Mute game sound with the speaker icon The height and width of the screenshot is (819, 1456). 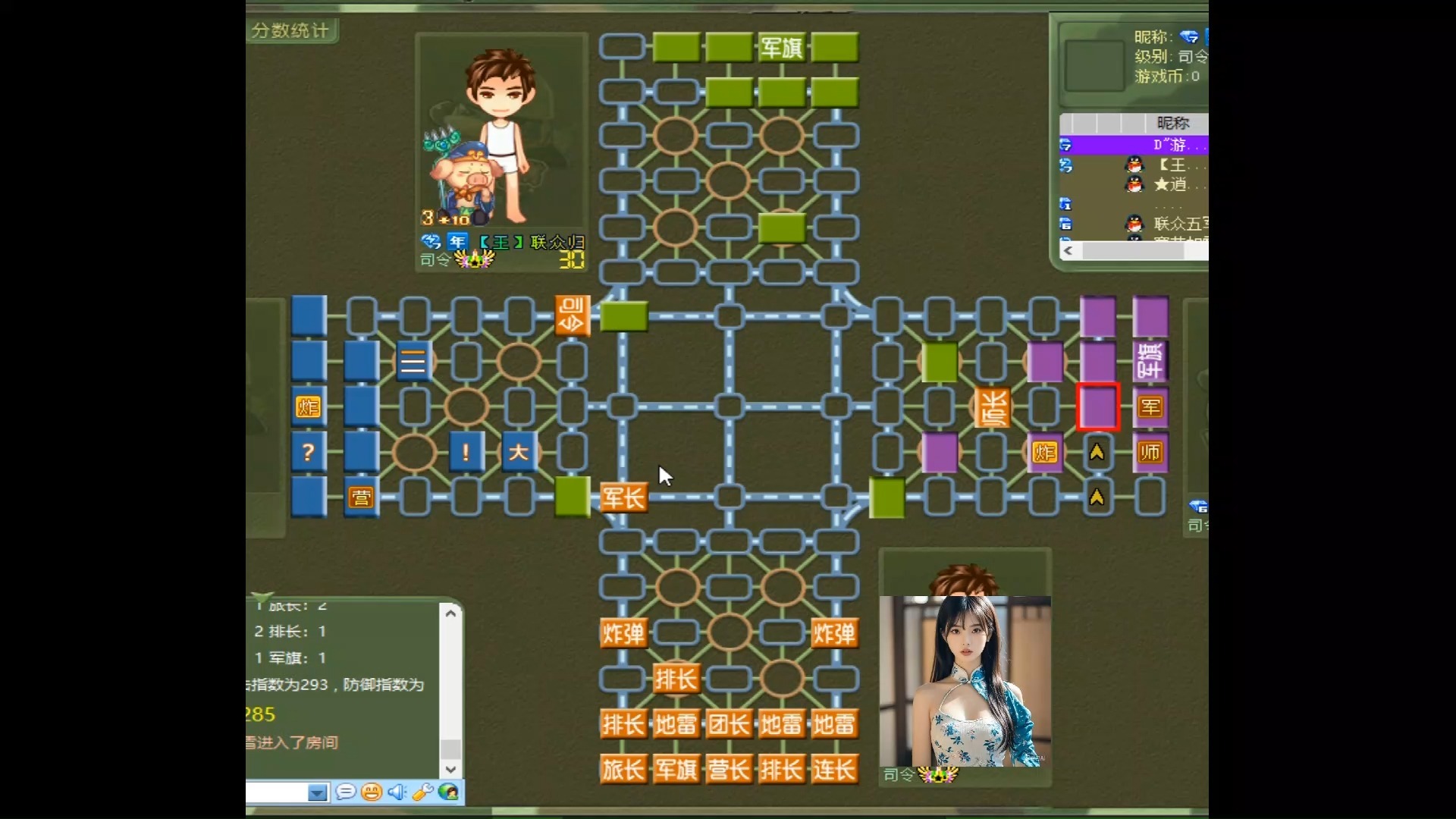pos(397,792)
